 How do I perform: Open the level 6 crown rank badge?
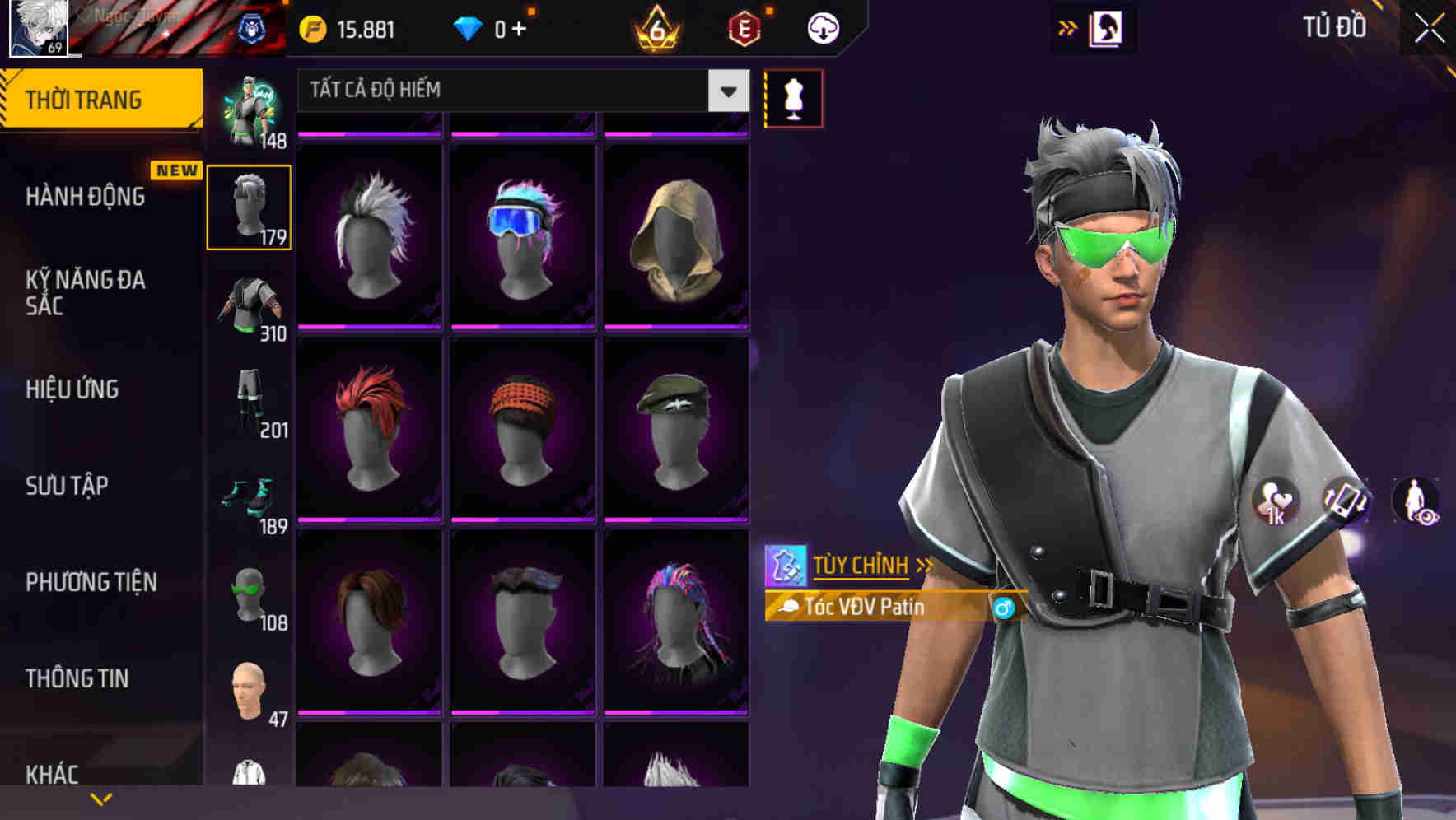(x=656, y=27)
